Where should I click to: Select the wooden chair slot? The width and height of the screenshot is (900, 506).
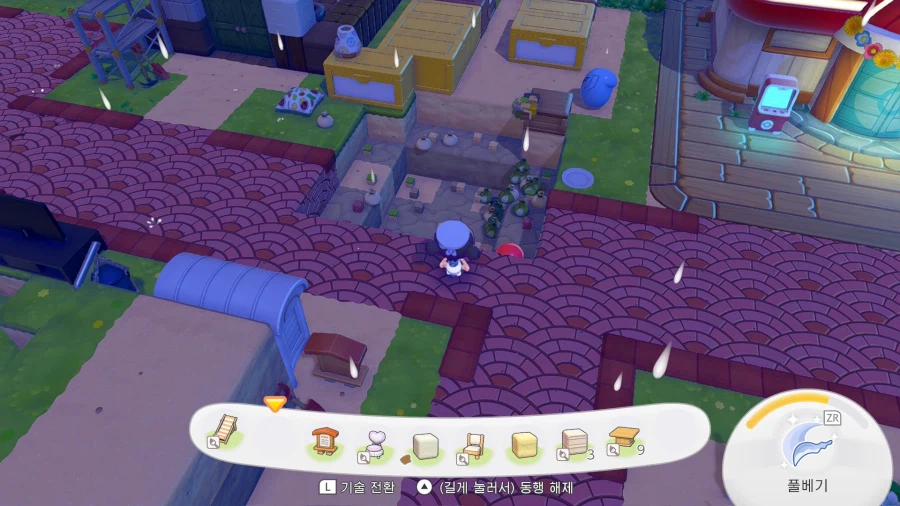[472, 445]
